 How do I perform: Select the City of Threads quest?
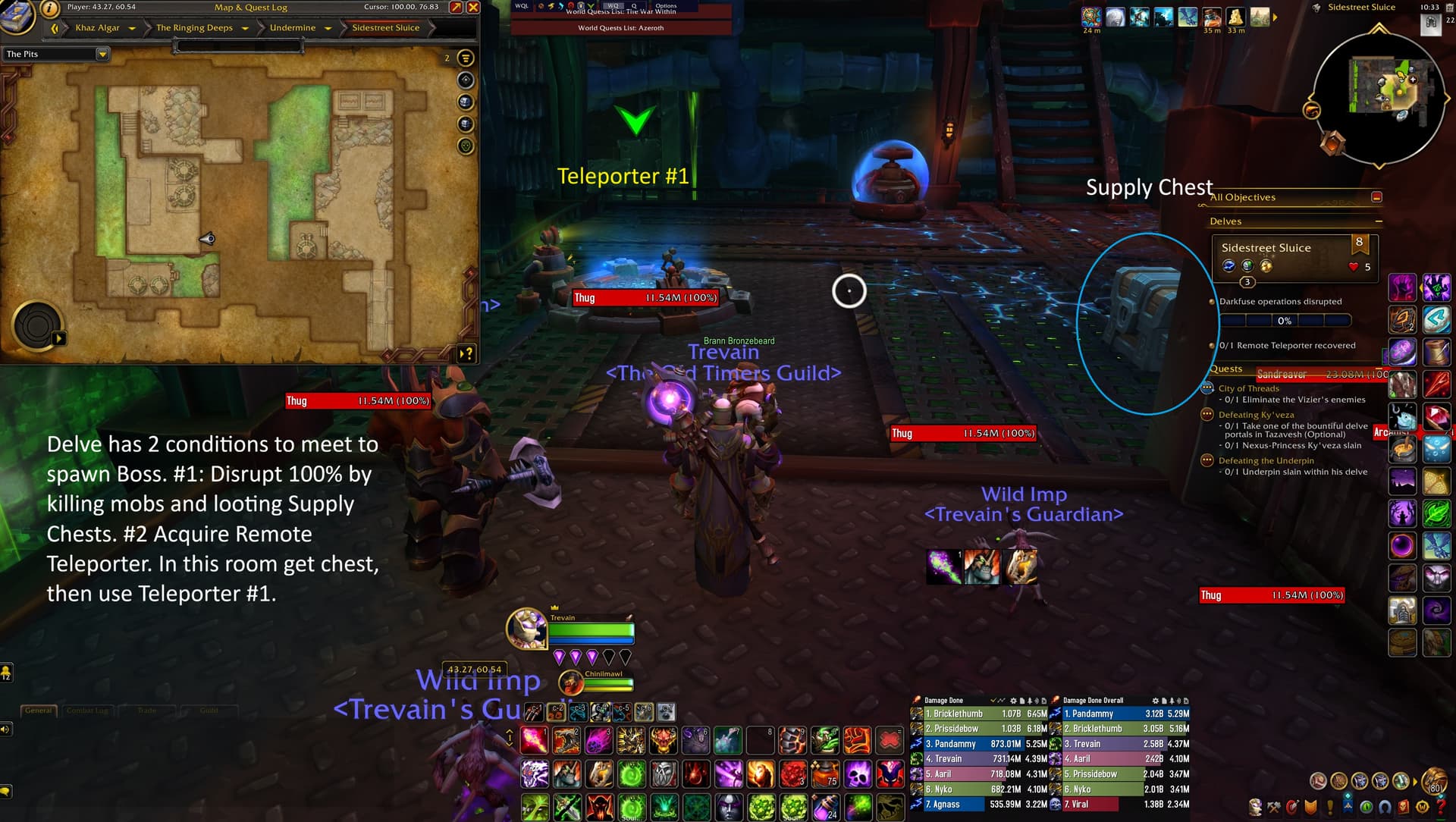[x=1248, y=388]
